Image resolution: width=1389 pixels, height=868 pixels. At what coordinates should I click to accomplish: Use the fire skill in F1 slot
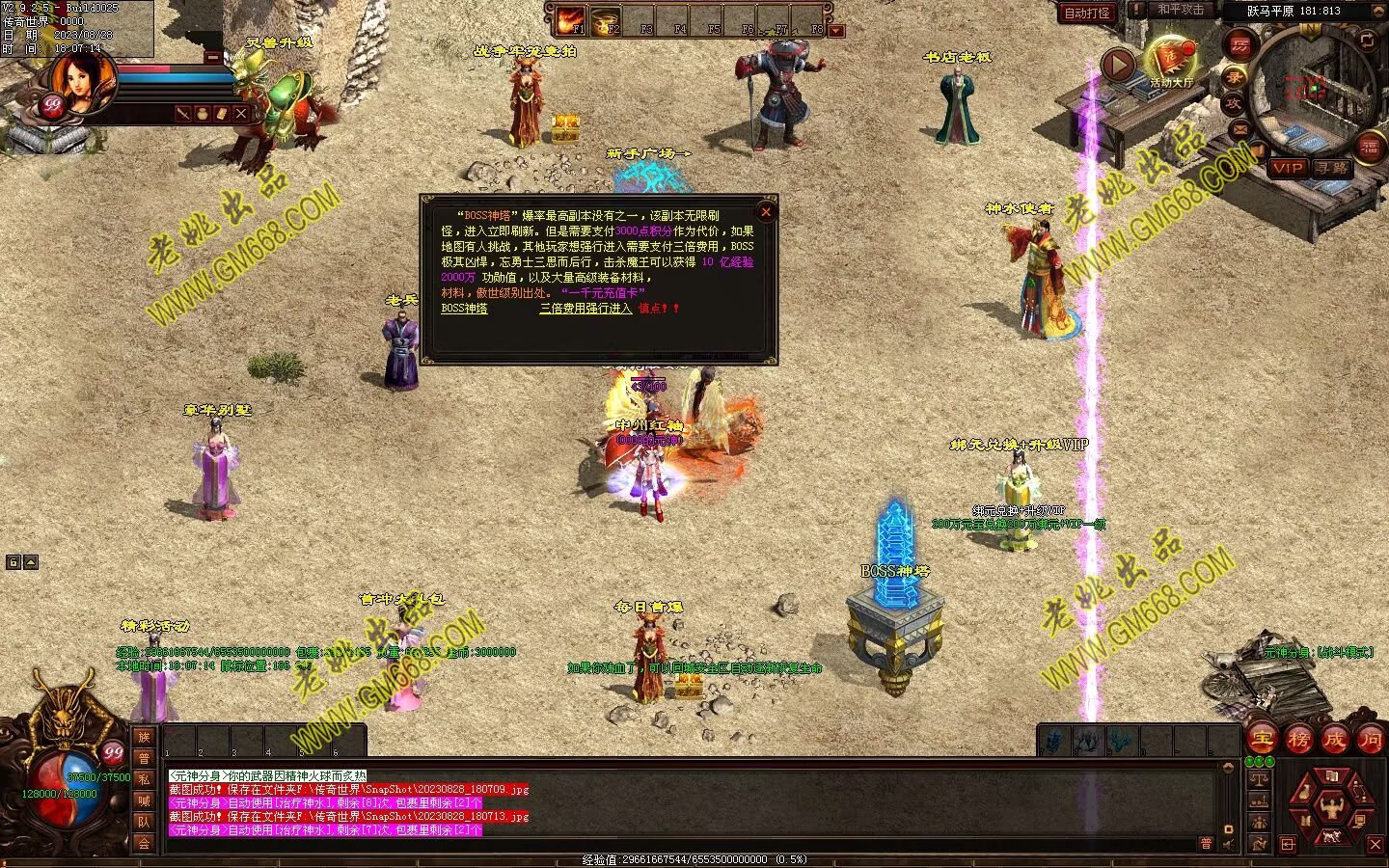(x=570, y=19)
